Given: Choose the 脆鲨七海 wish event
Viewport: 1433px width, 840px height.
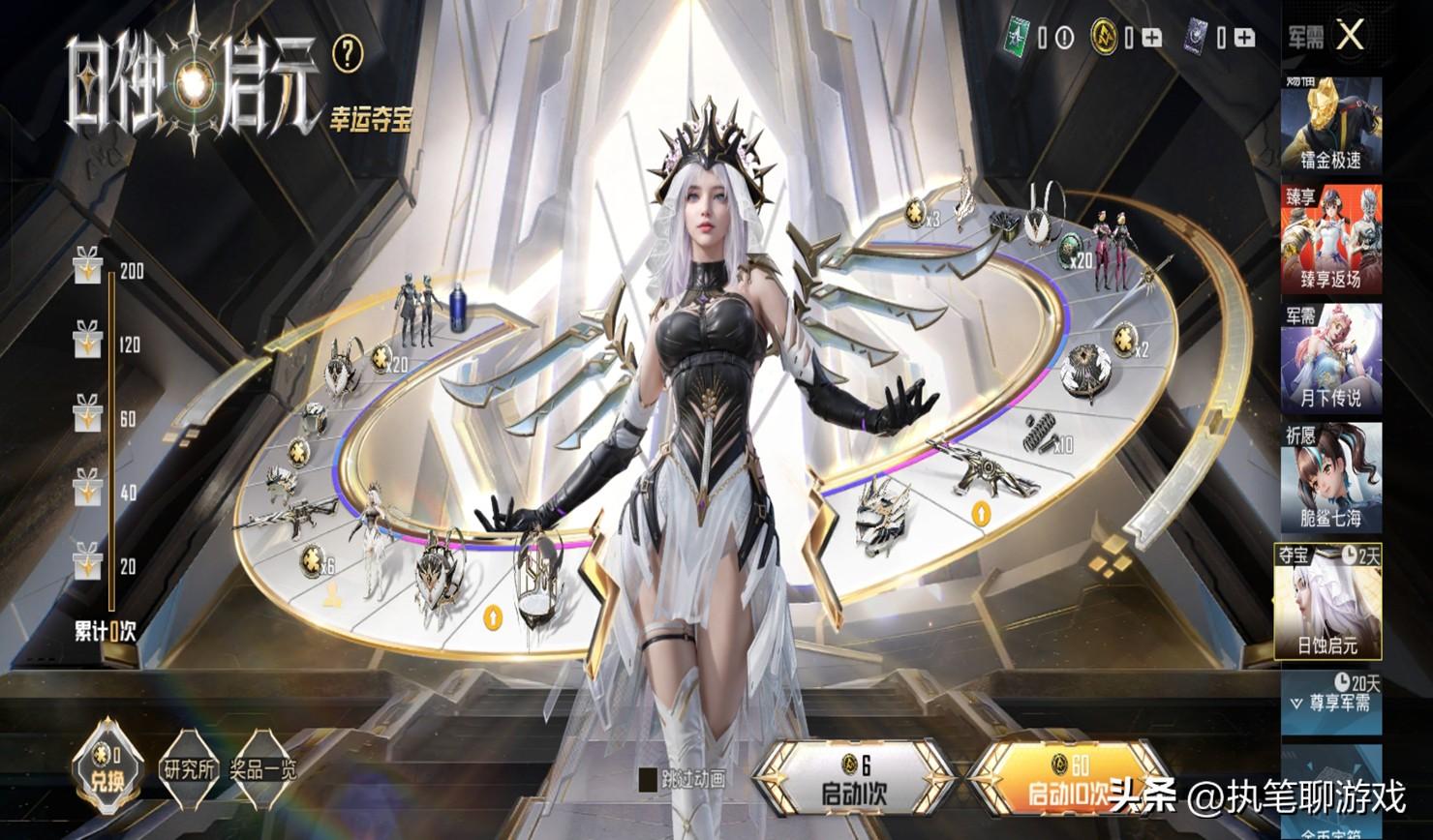Looking at the screenshot, I should tap(1331, 477).
